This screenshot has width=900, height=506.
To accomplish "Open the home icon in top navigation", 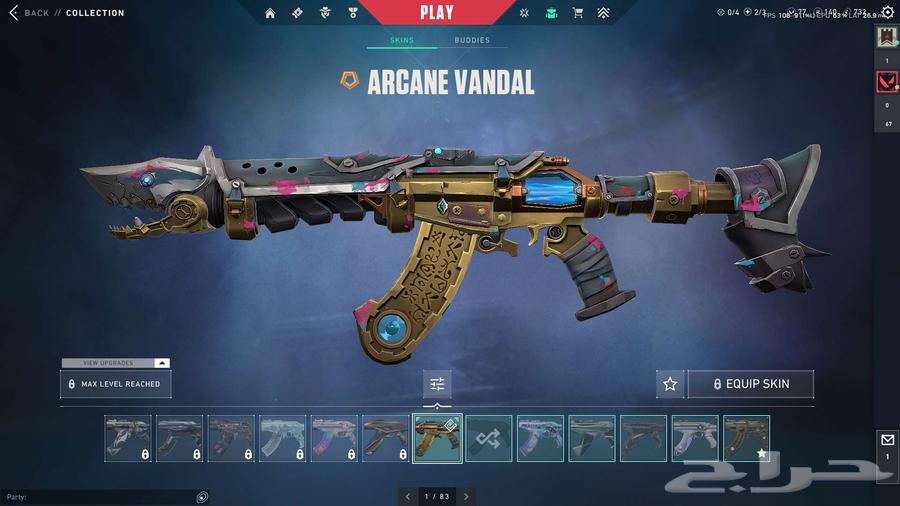I will [270, 13].
